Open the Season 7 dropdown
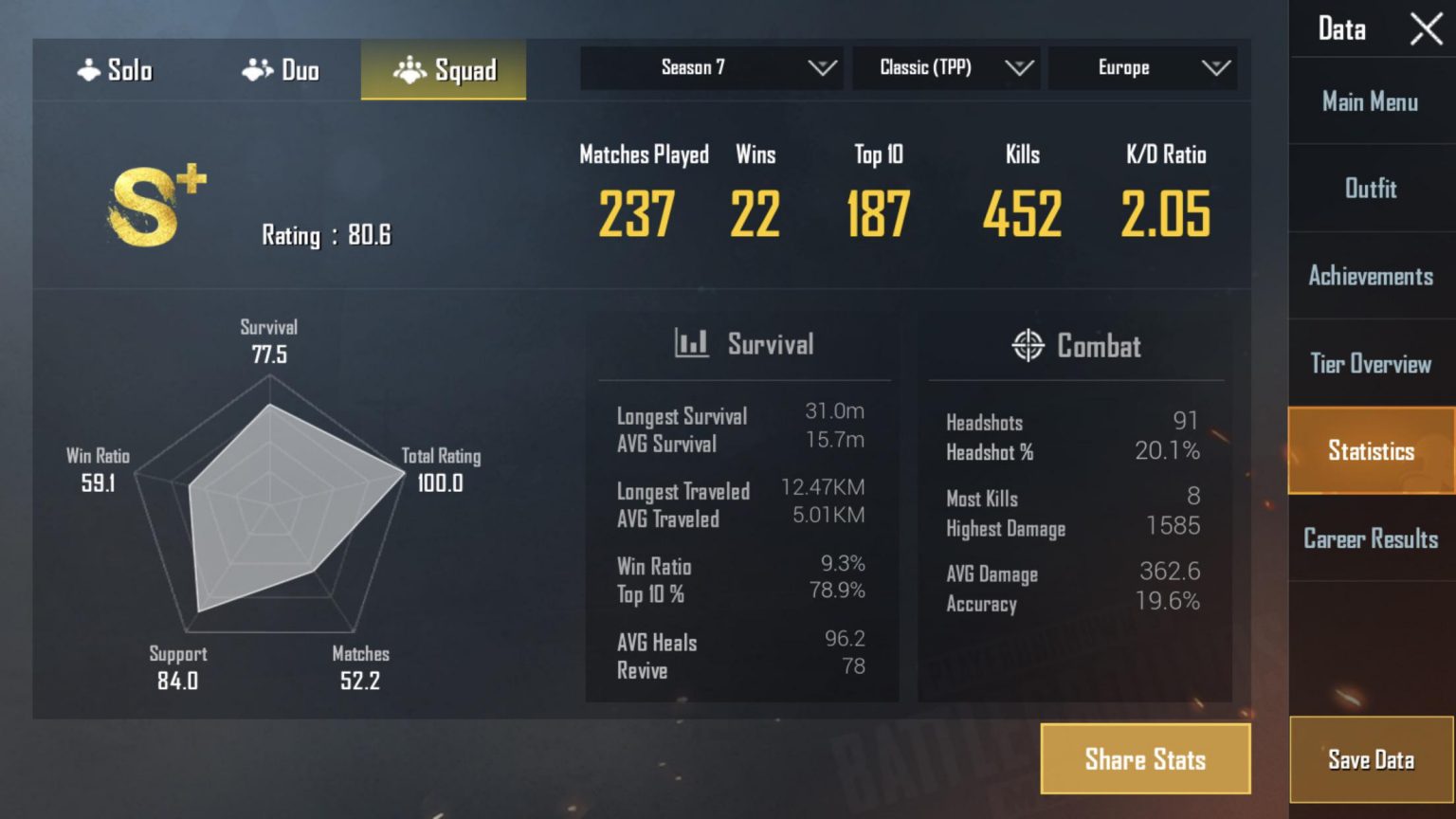This screenshot has width=1456, height=819. pyautogui.click(x=710, y=67)
